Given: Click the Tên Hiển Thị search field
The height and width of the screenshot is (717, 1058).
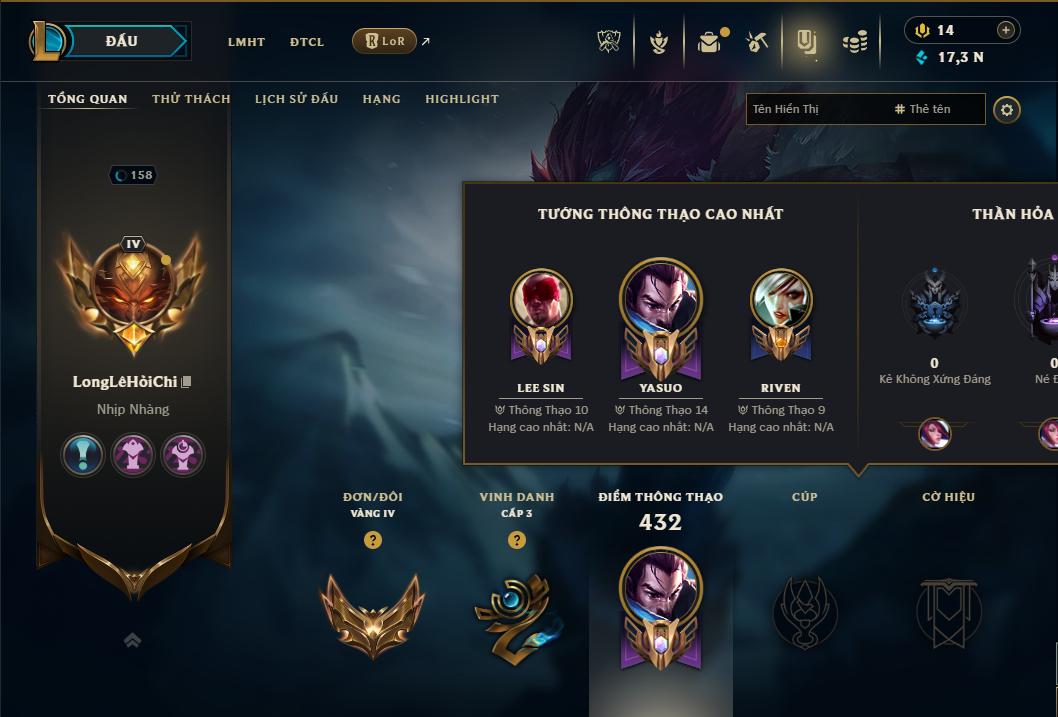Looking at the screenshot, I should click(x=815, y=109).
